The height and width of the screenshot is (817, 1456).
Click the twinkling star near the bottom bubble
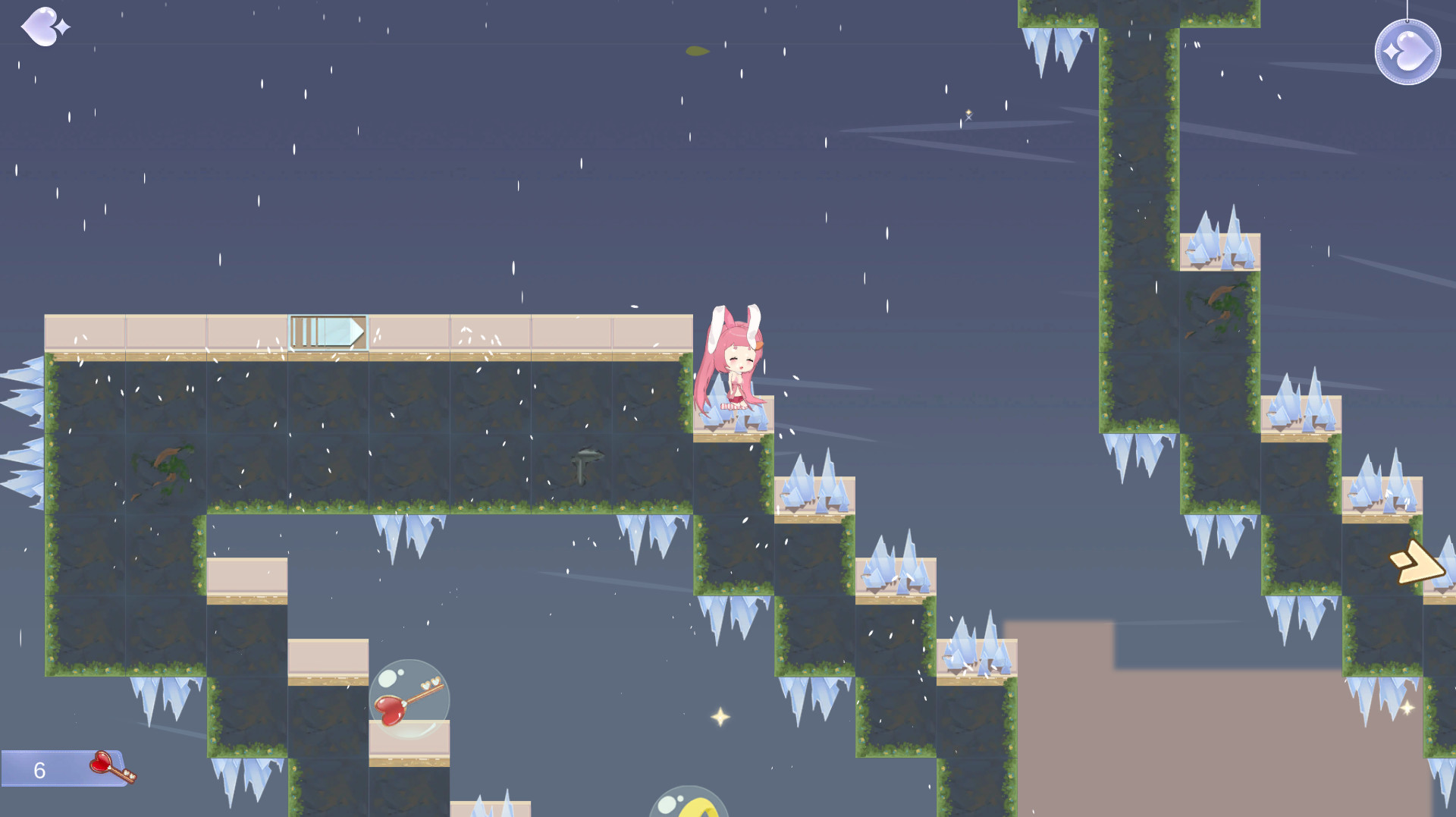pyautogui.click(x=719, y=716)
